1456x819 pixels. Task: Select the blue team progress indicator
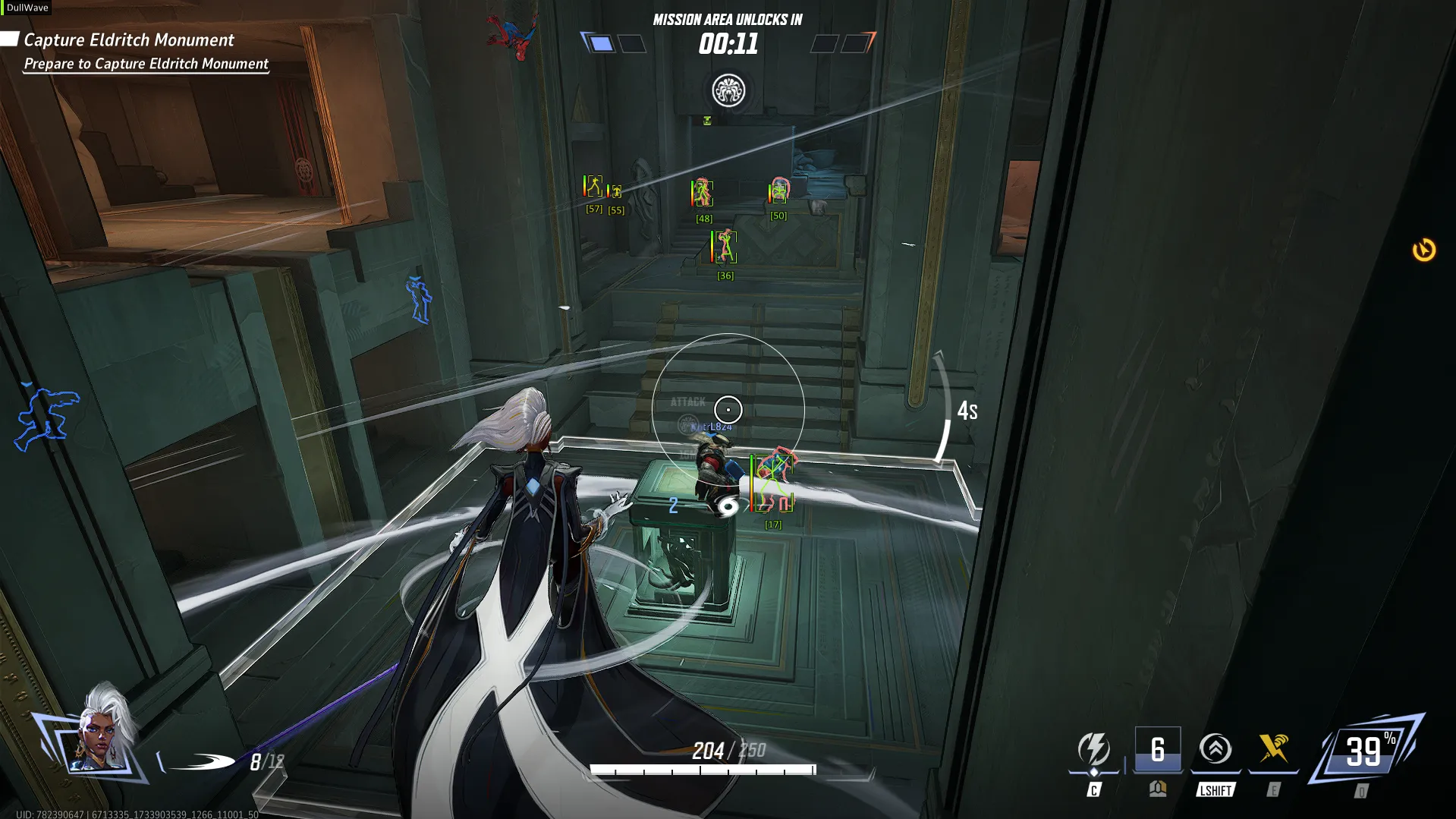click(601, 44)
